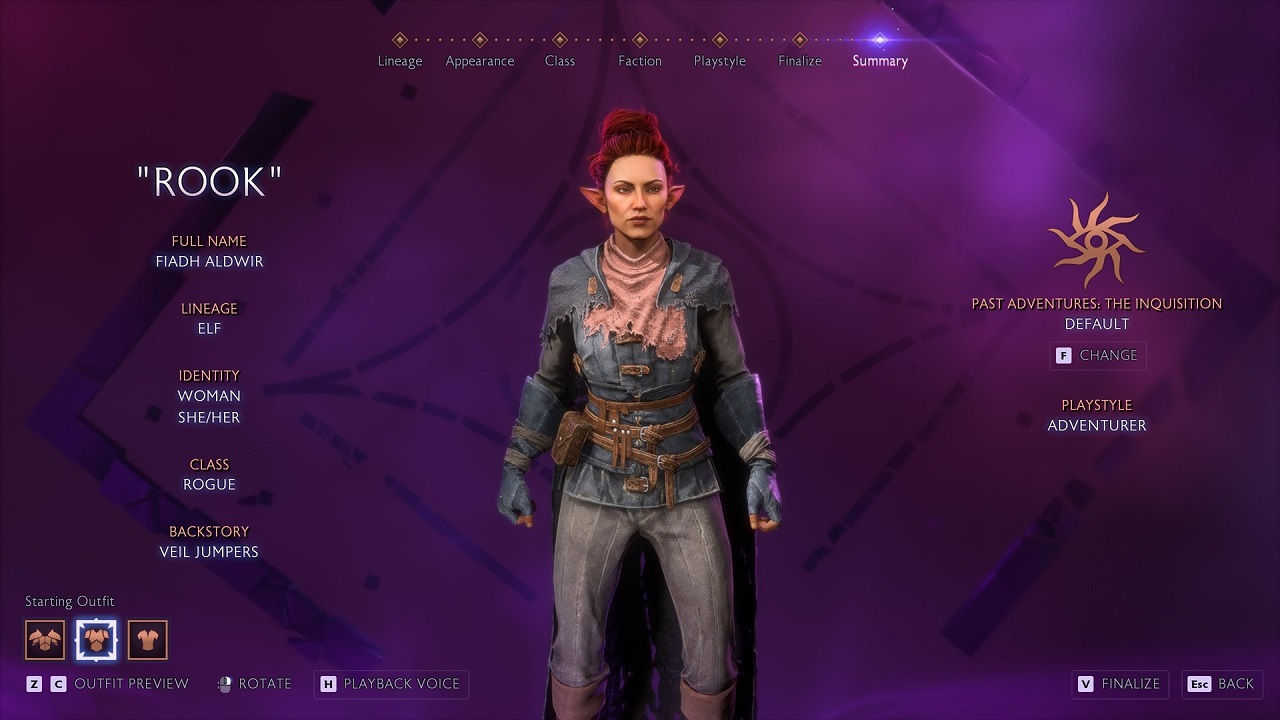
Task: Switch to the Appearance tab
Action: click(480, 61)
